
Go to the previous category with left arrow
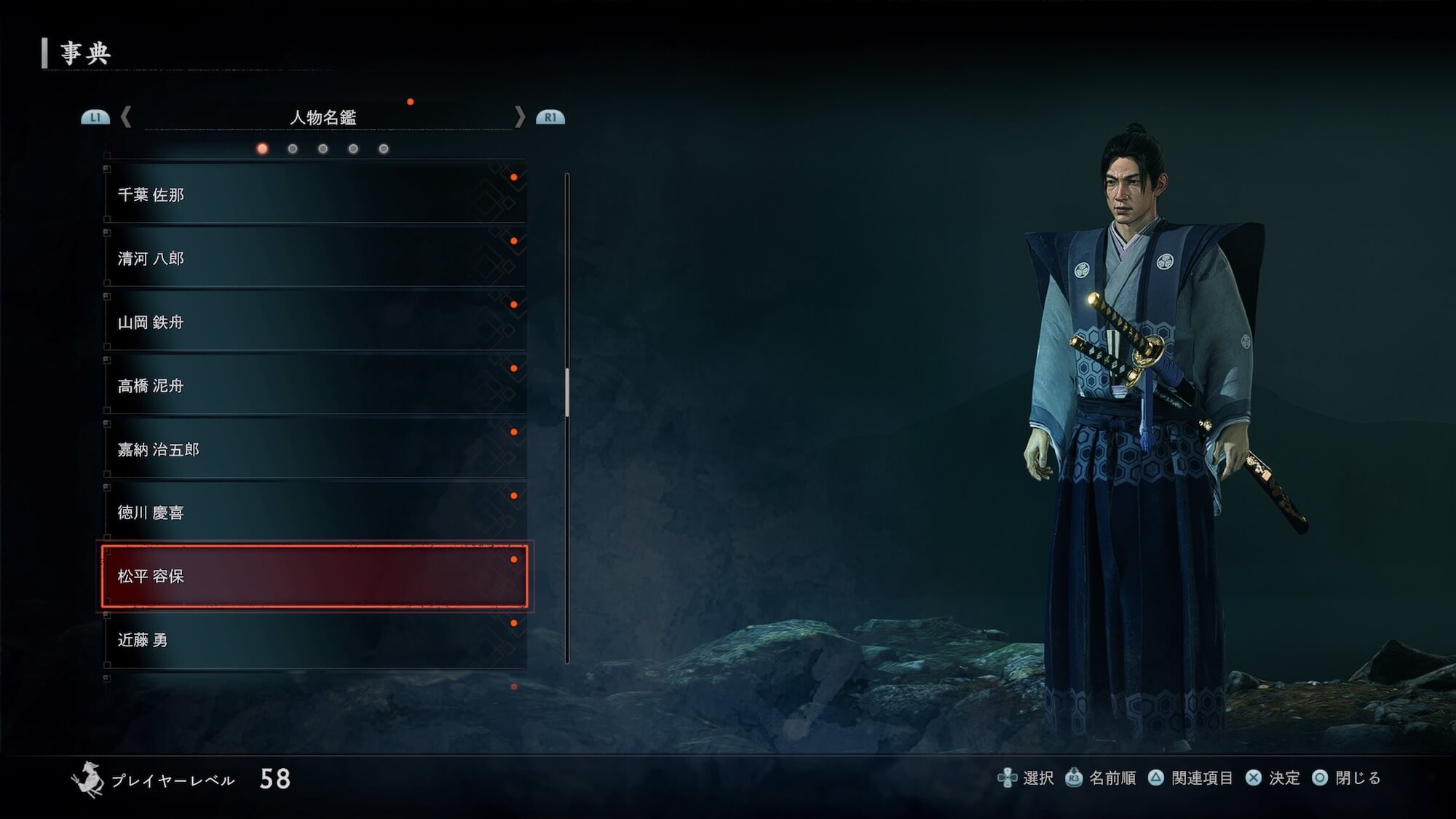[126, 116]
